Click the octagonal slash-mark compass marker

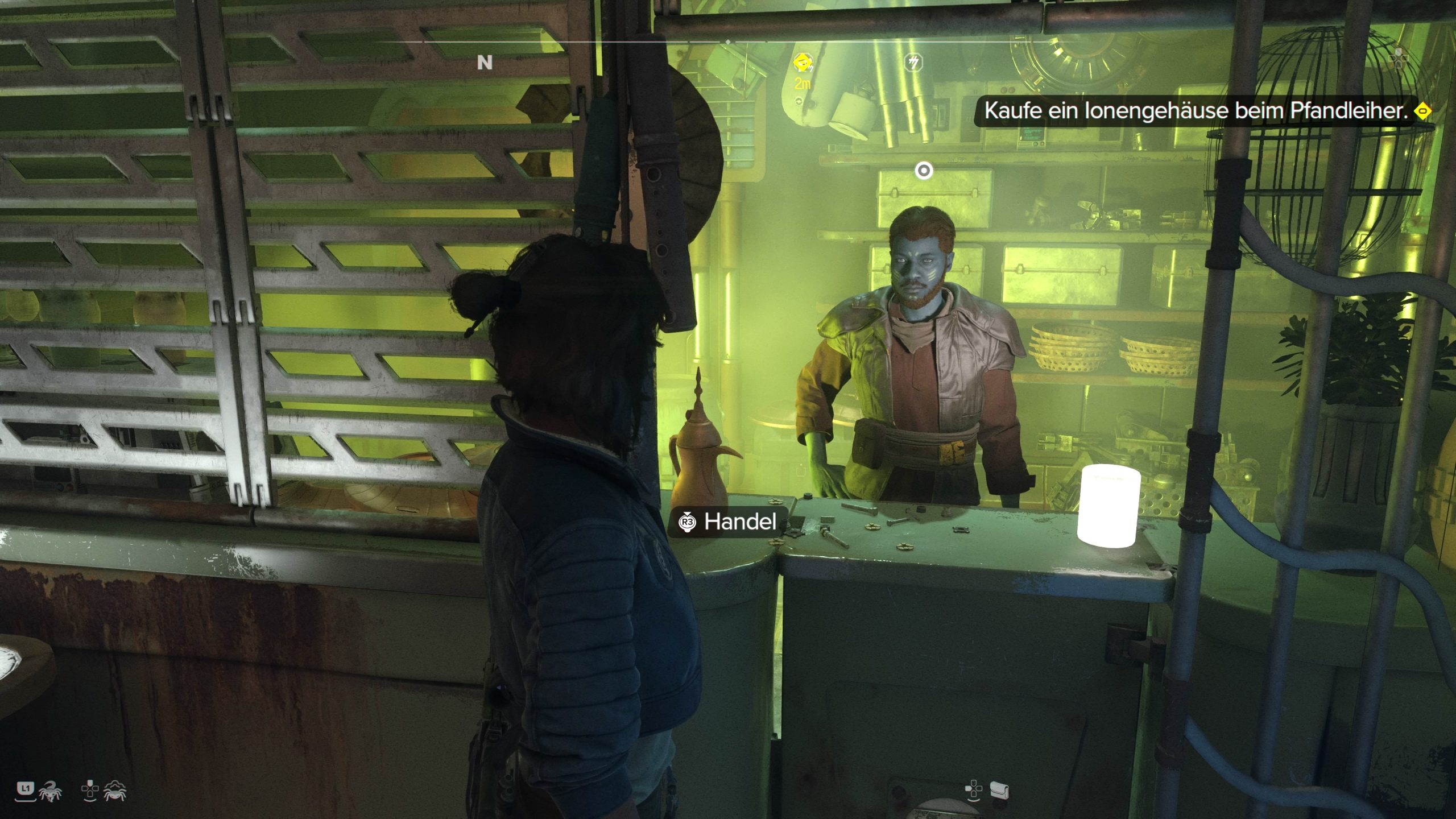click(913, 62)
